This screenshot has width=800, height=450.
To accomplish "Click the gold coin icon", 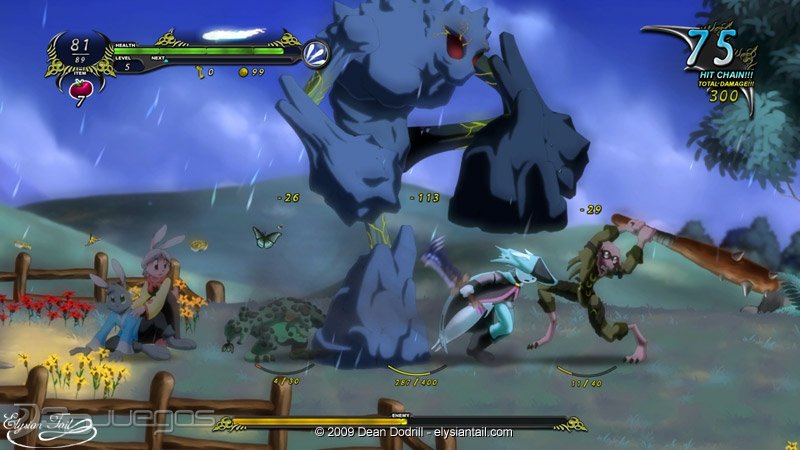I will click(243, 73).
